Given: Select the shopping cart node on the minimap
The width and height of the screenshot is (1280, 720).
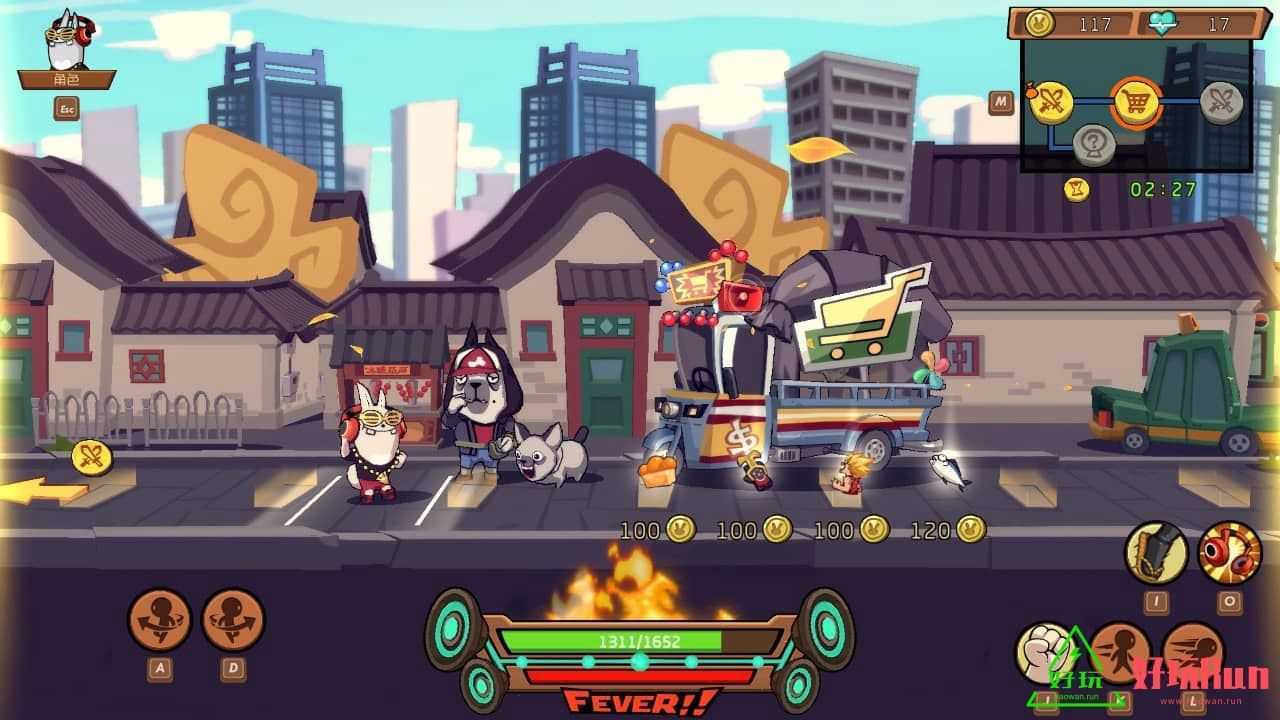Looking at the screenshot, I should [1135, 101].
